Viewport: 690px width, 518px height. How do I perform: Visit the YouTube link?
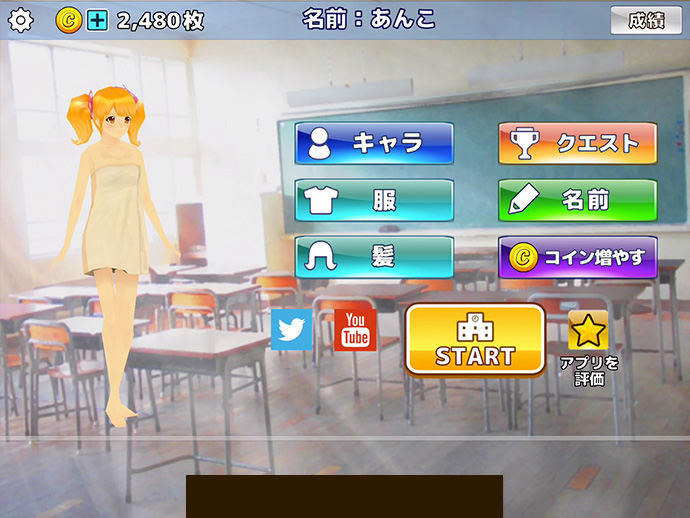click(x=354, y=330)
